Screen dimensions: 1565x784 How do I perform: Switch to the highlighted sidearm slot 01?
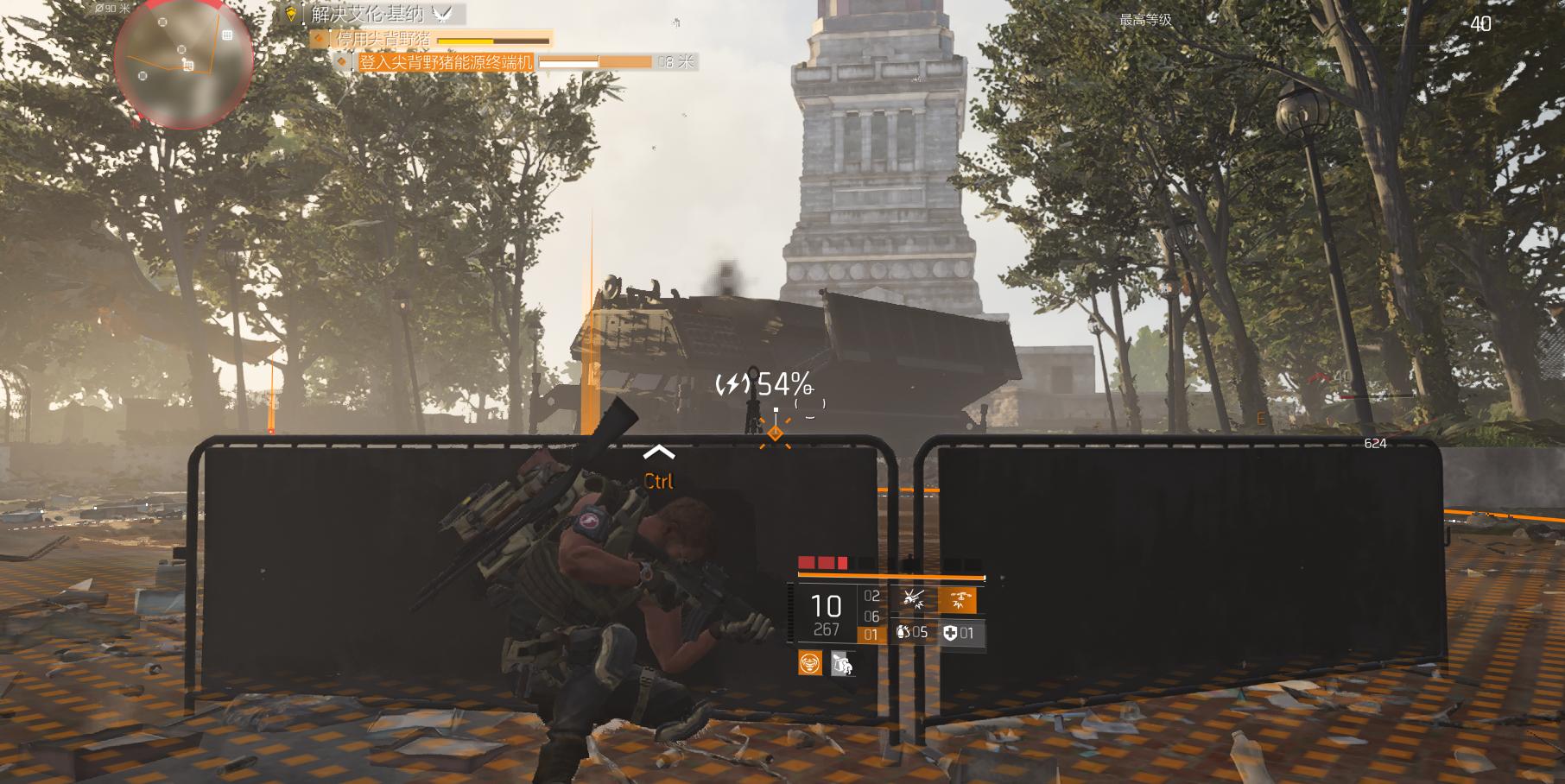tap(871, 635)
